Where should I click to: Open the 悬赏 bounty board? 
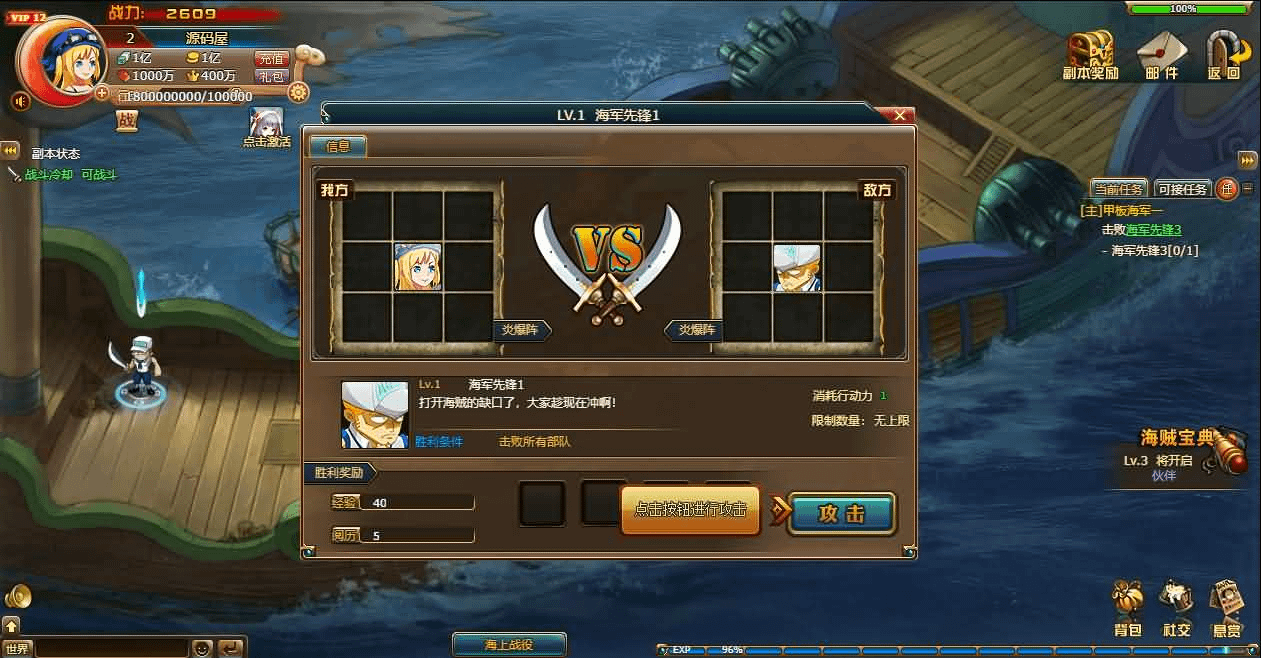click(x=1227, y=604)
